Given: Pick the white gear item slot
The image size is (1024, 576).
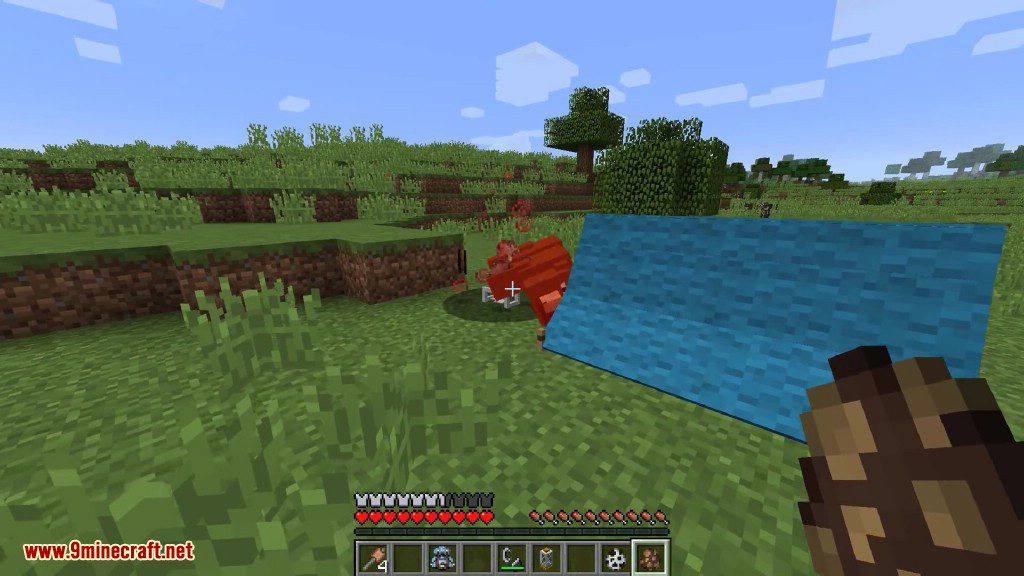Looking at the screenshot, I should pos(616,558).
